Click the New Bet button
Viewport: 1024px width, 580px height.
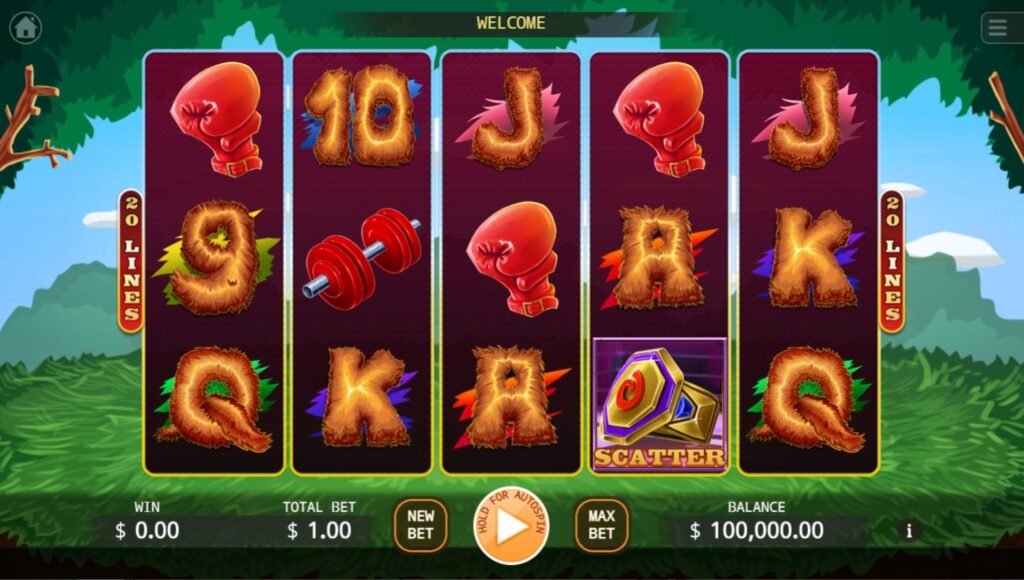(x=420, y=525)
